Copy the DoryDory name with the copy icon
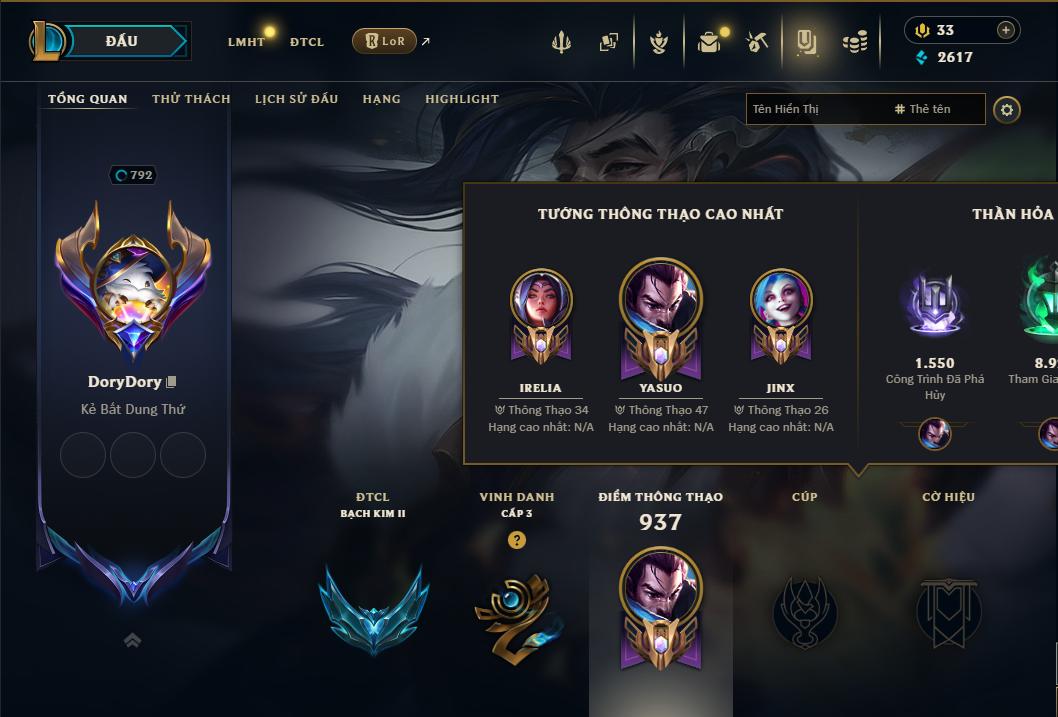 (x=172, y=382)
